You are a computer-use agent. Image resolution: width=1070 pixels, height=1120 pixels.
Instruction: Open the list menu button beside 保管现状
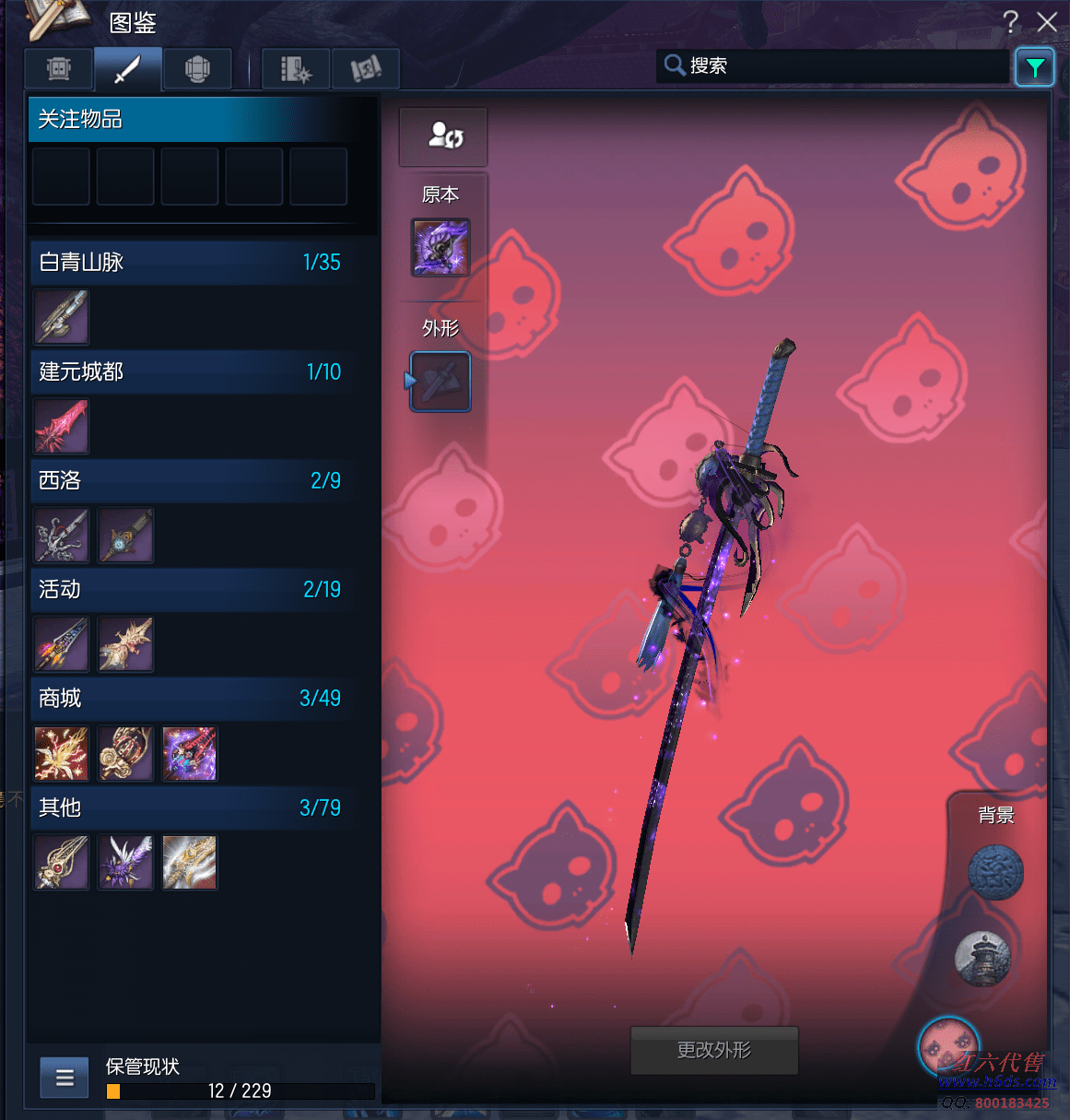coord(65,1078)
